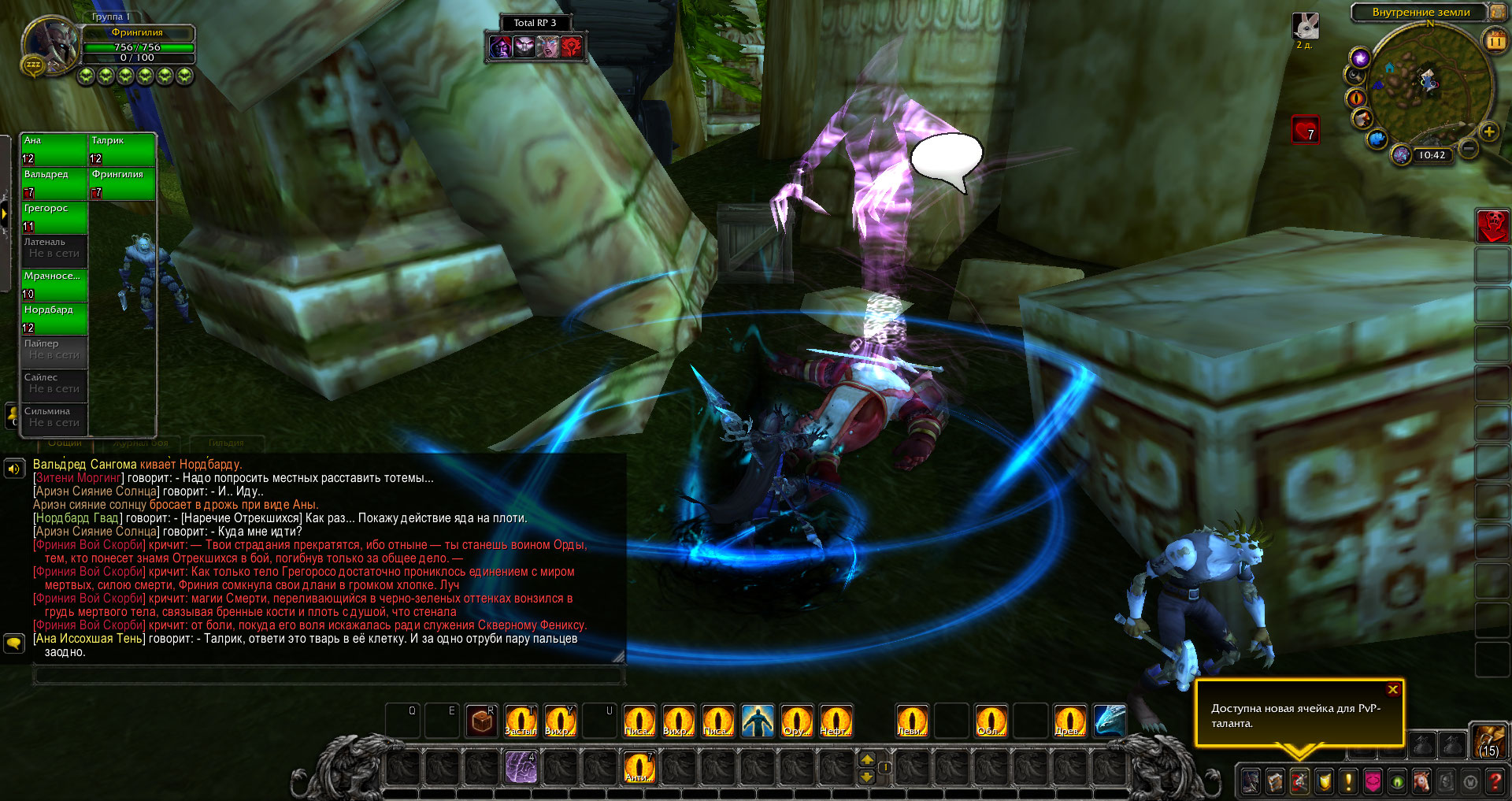Activate the blue glowing figure ability
The image size is (1512, 801).
[x=758, y=721]
